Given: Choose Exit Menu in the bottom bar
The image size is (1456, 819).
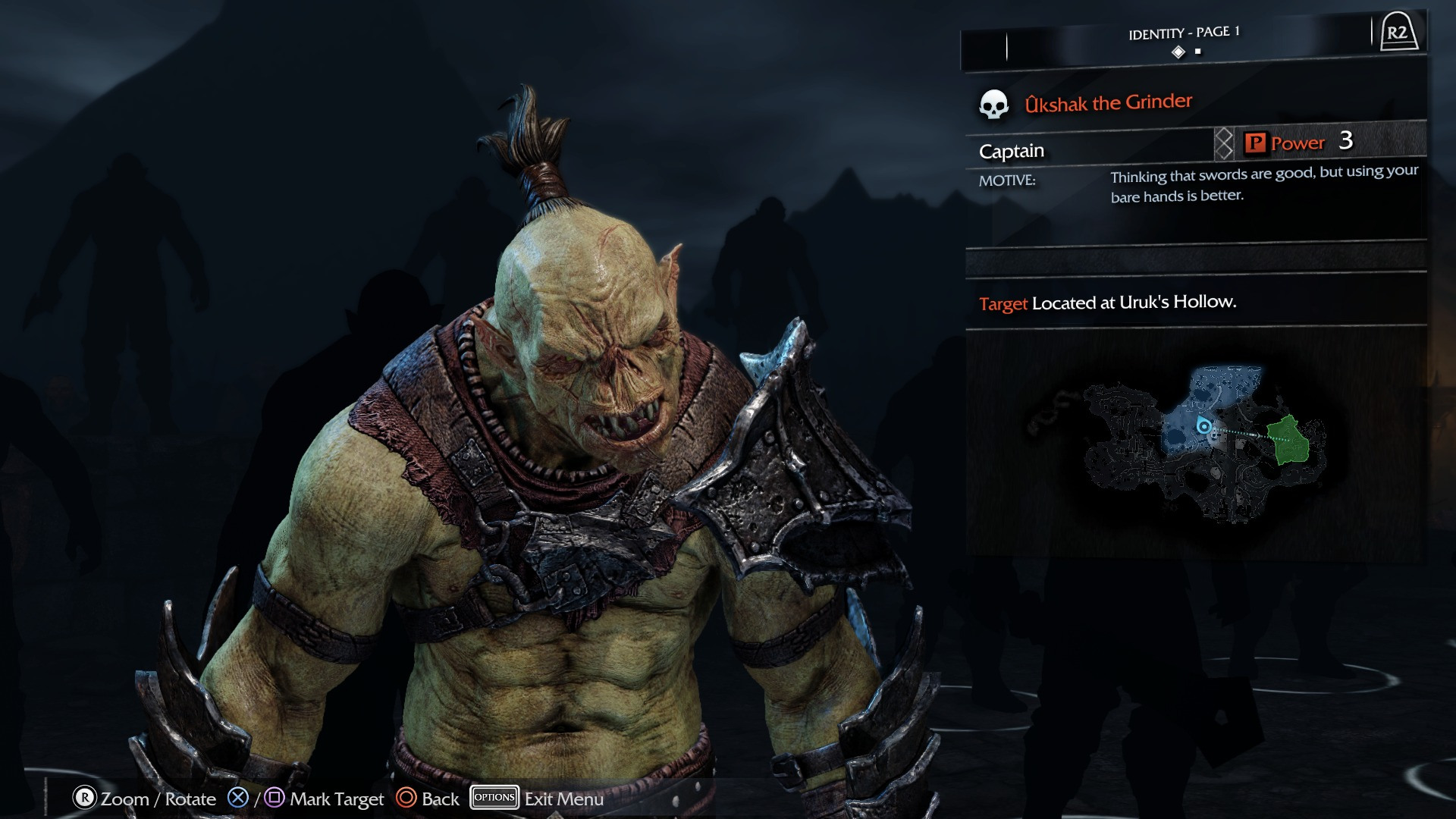Looking at the screenshot, I should point(563,799).
